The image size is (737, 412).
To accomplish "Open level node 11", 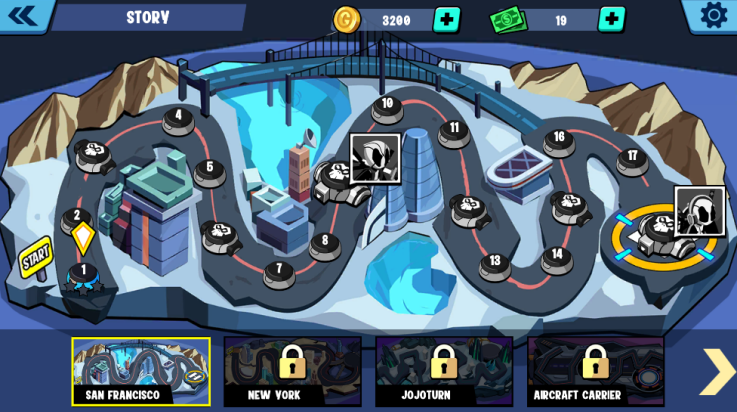I will (454, 130).
